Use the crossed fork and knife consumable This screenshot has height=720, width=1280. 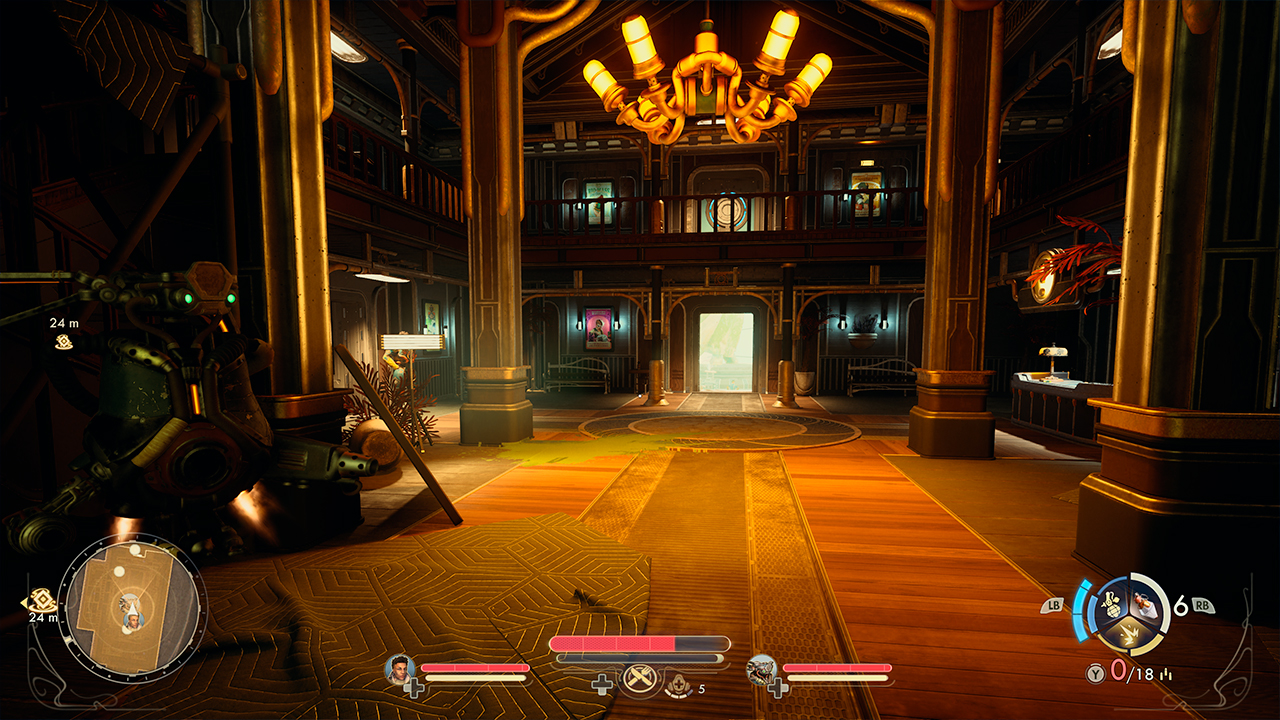(636, 680)
